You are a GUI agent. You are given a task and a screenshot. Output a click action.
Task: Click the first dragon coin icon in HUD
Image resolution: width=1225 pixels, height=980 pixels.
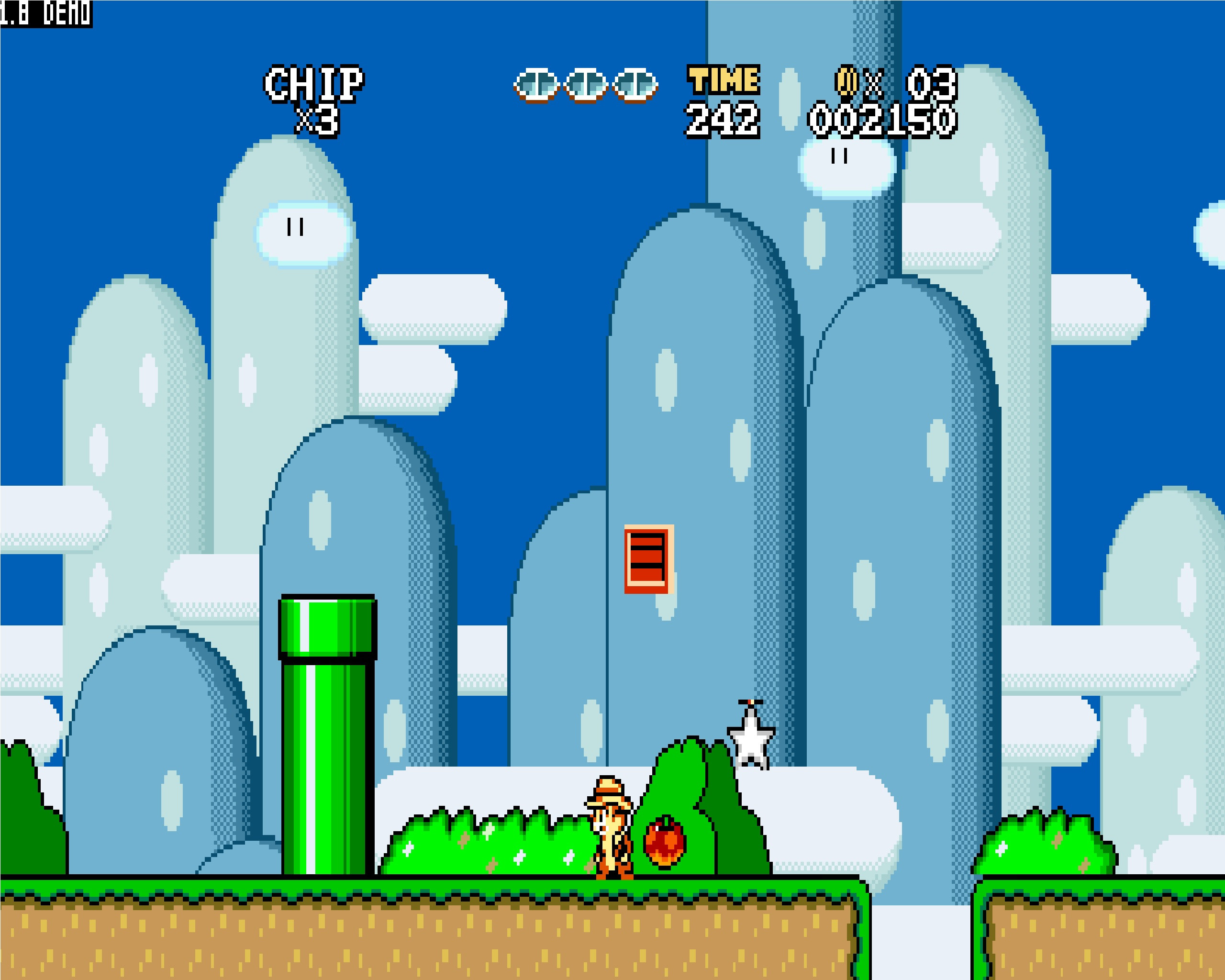coord(537,84)
